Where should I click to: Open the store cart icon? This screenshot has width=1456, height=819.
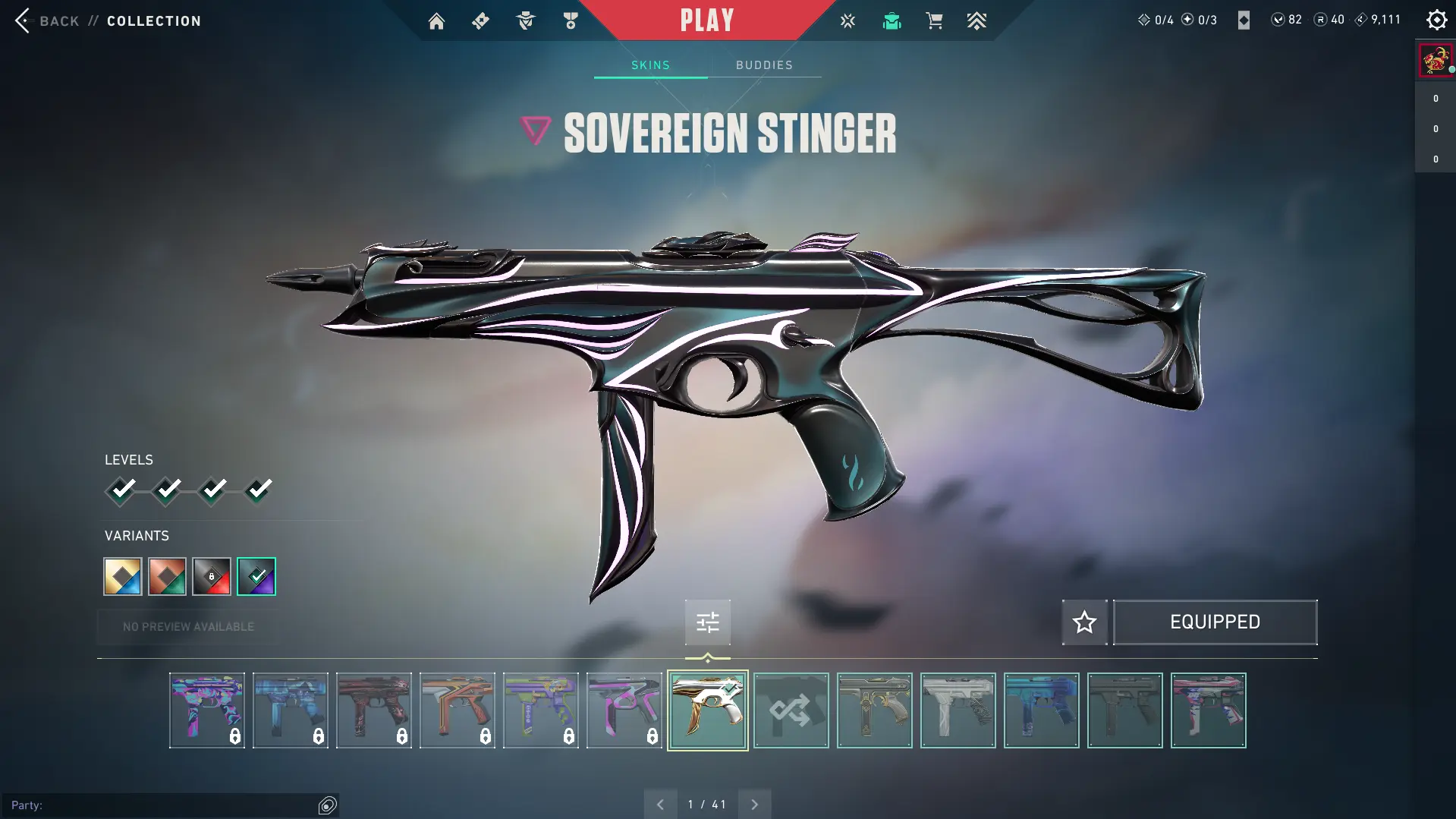pyautogui.click(x=934, y=21)
